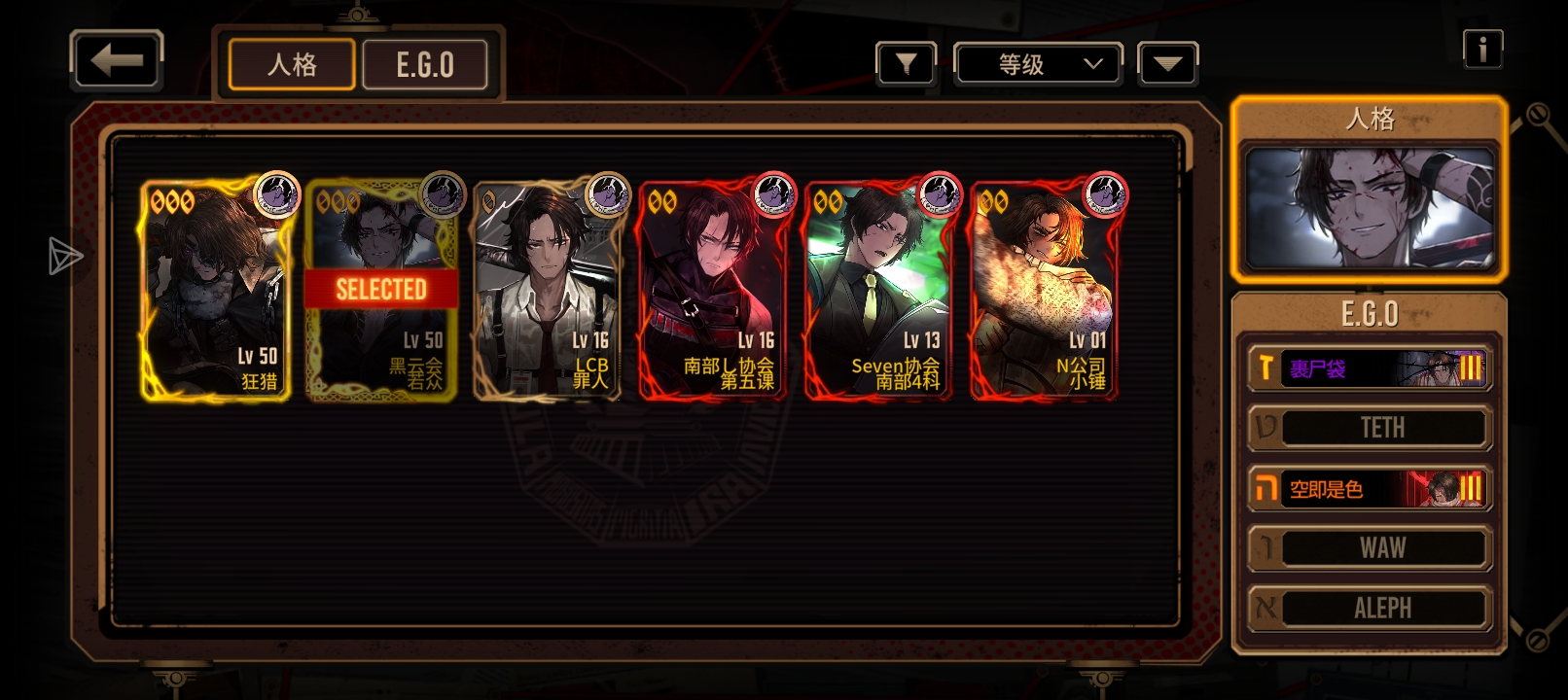Switch to the 人格 tab

(292, 65)
